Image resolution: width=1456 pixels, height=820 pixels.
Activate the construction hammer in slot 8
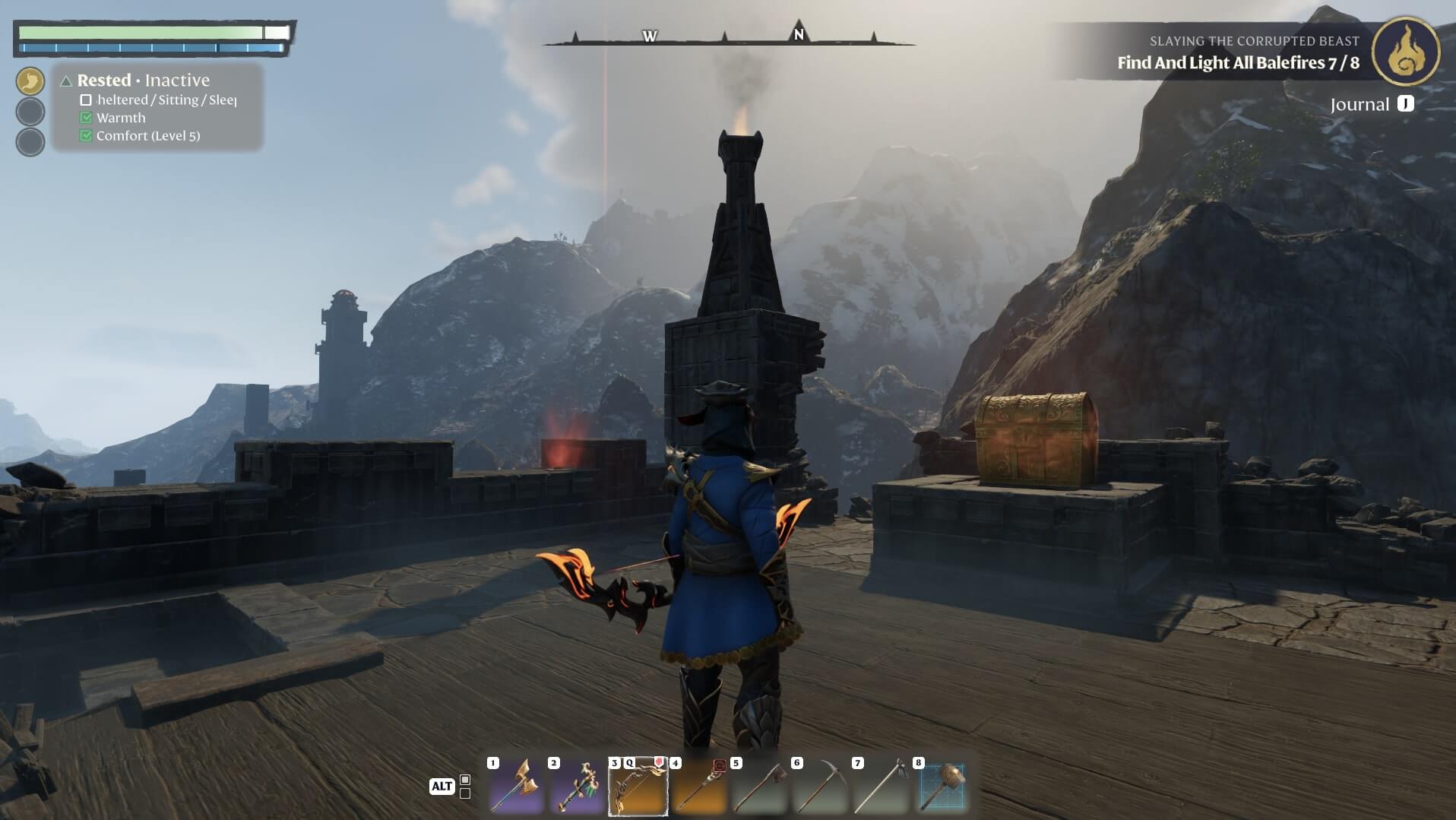[942, 786]
